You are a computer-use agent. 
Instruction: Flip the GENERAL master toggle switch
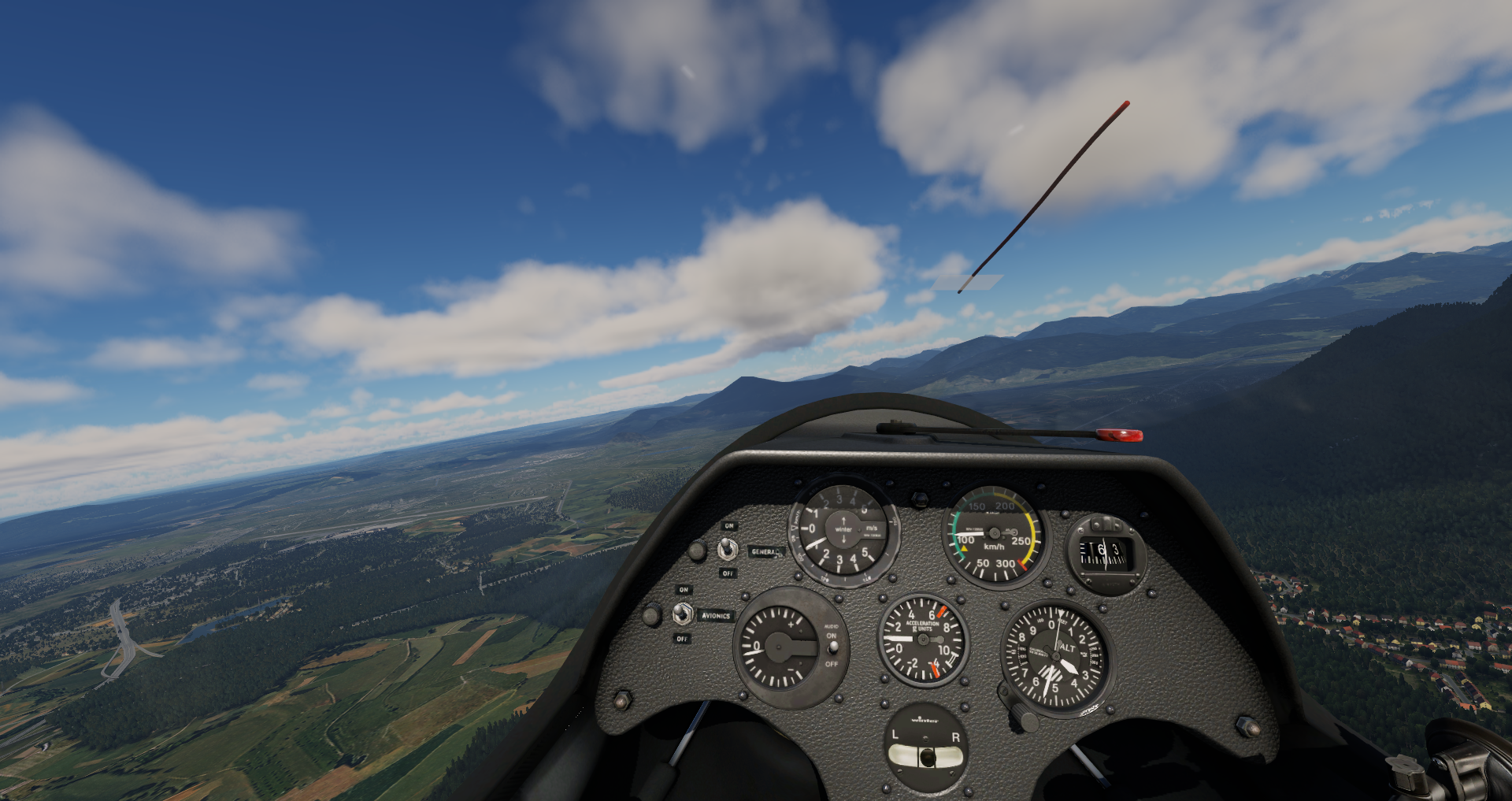click(727, 550)
